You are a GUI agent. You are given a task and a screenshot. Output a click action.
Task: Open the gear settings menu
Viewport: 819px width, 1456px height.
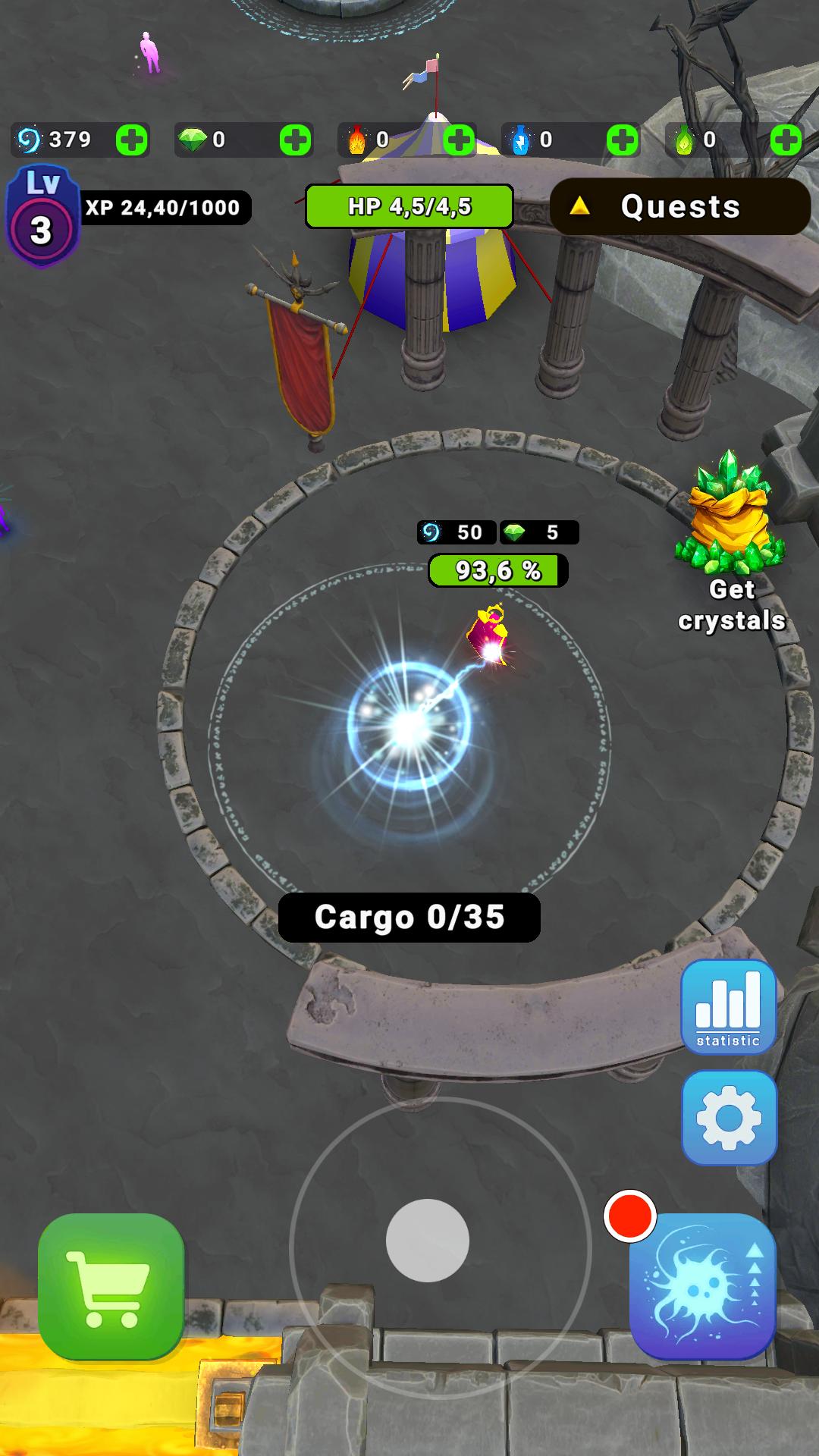[x=729, y=1118]
